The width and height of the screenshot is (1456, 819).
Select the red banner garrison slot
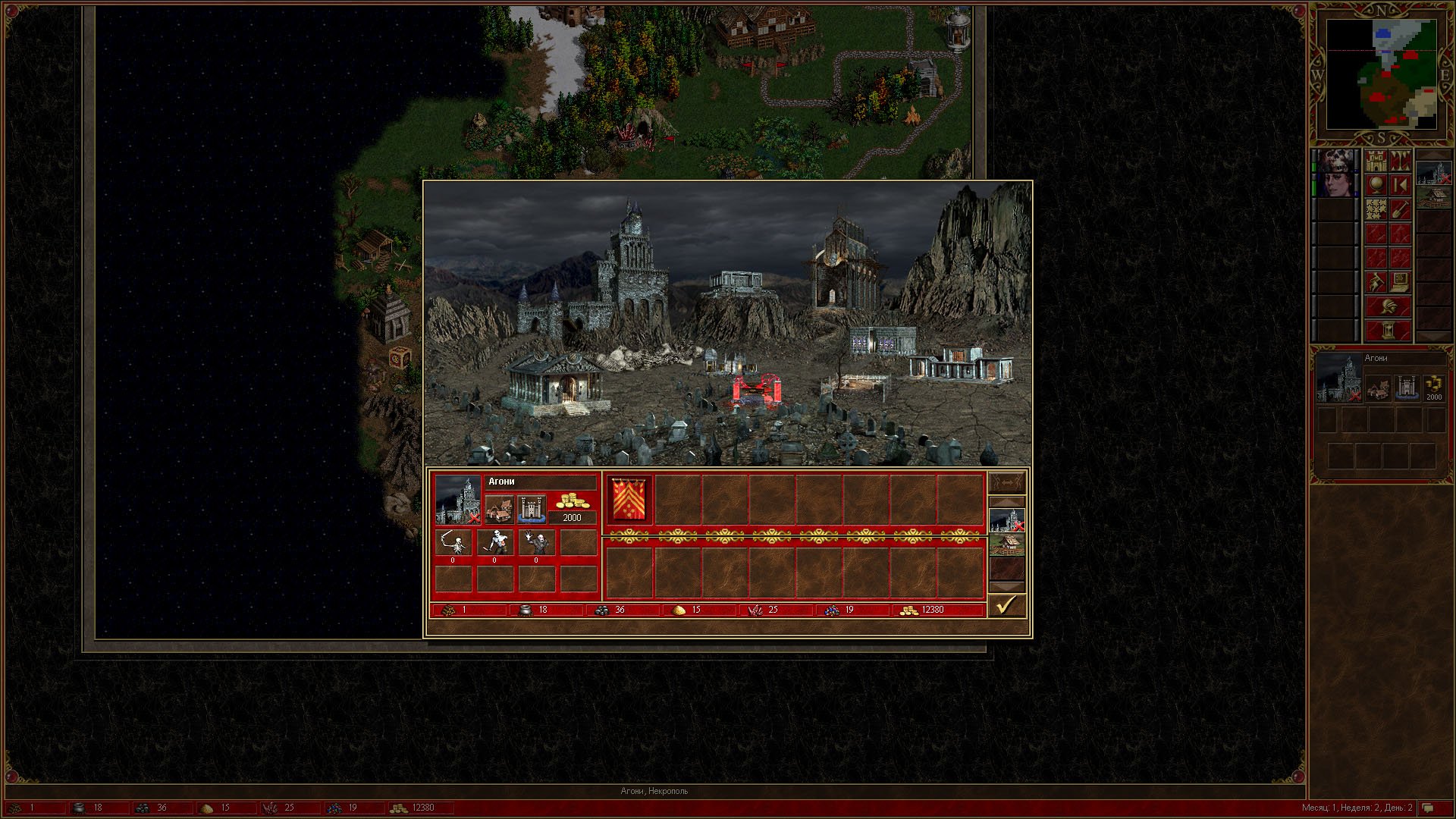click(629, 499)
